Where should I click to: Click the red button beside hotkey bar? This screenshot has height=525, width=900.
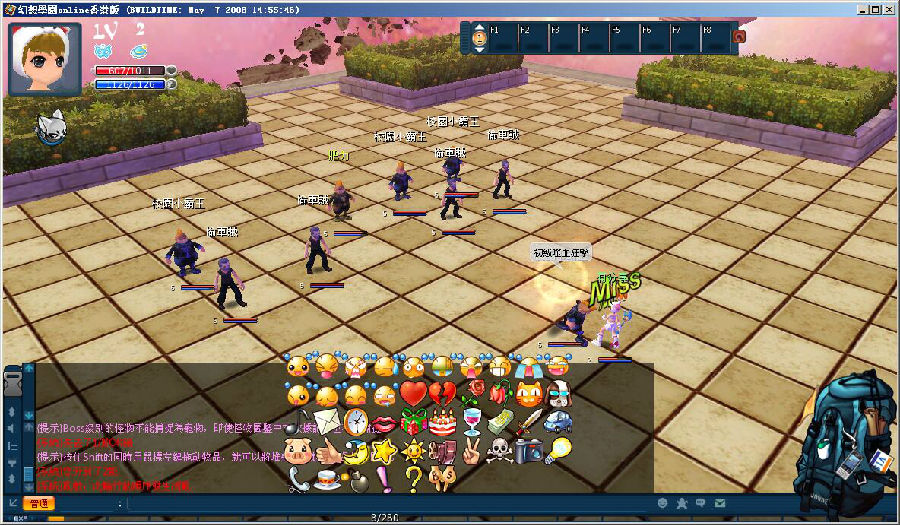click(739, 37)
